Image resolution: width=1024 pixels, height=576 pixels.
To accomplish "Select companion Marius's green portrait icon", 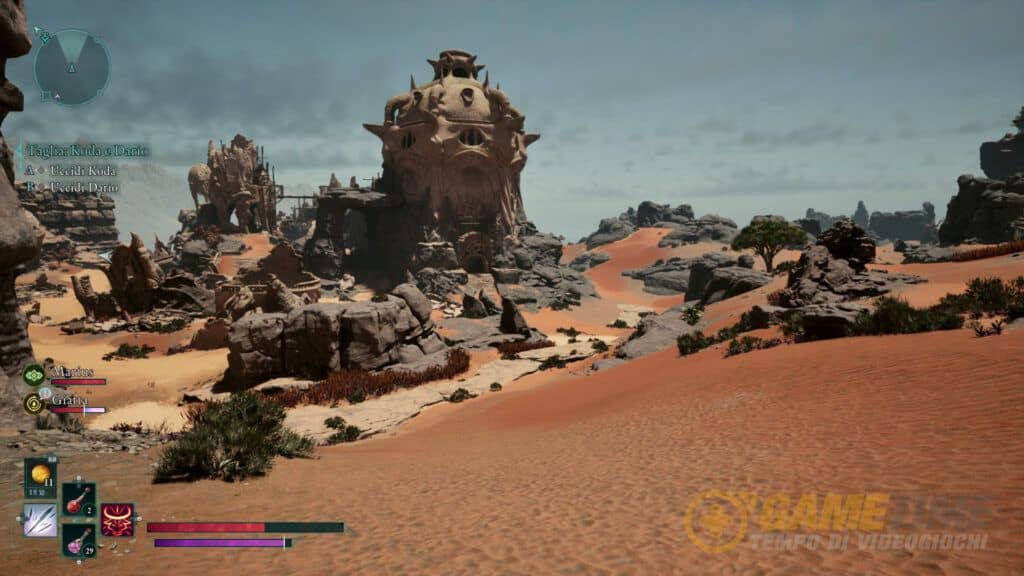I will (33, 375).
